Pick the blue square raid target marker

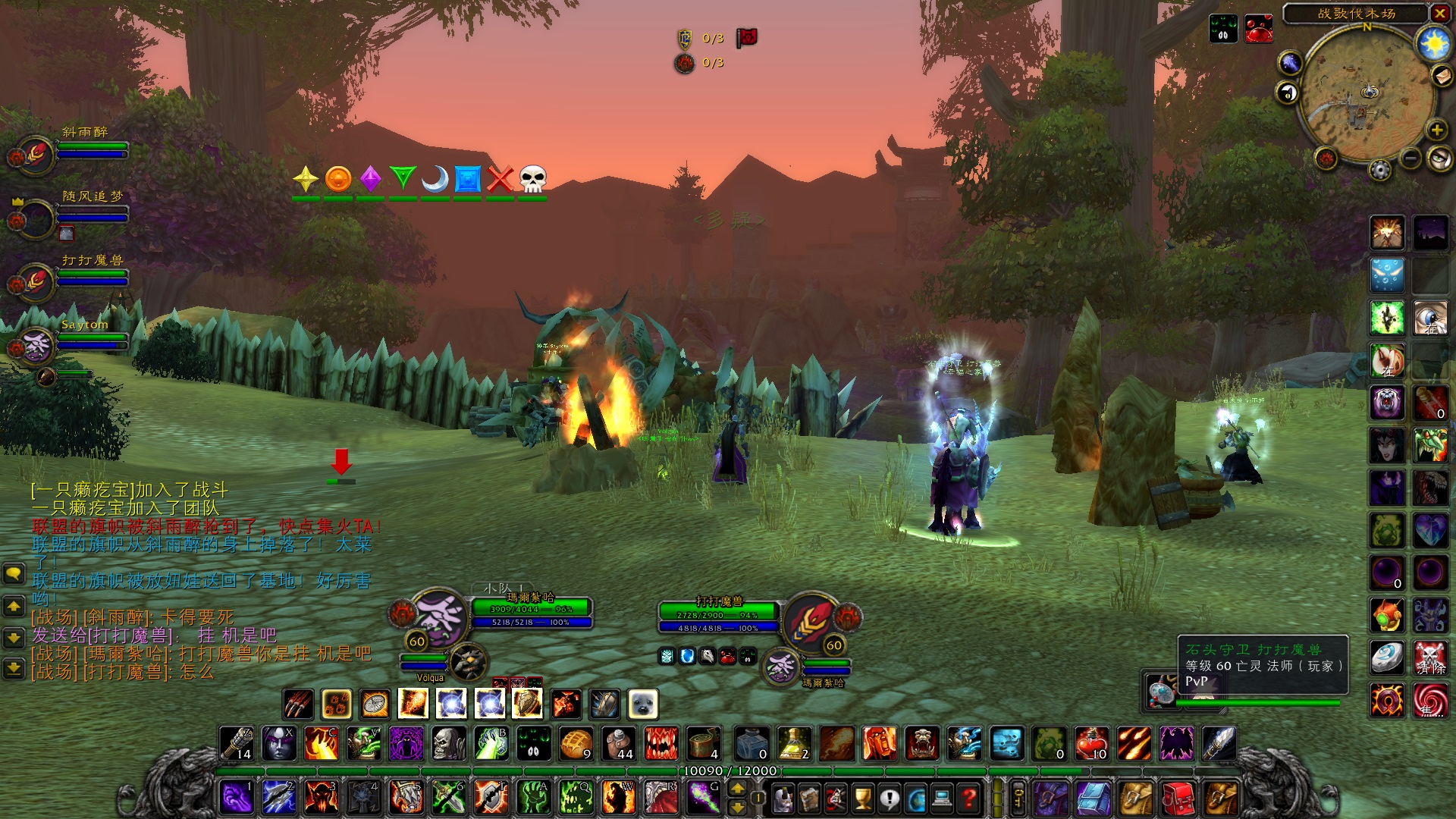coord(468,180)
